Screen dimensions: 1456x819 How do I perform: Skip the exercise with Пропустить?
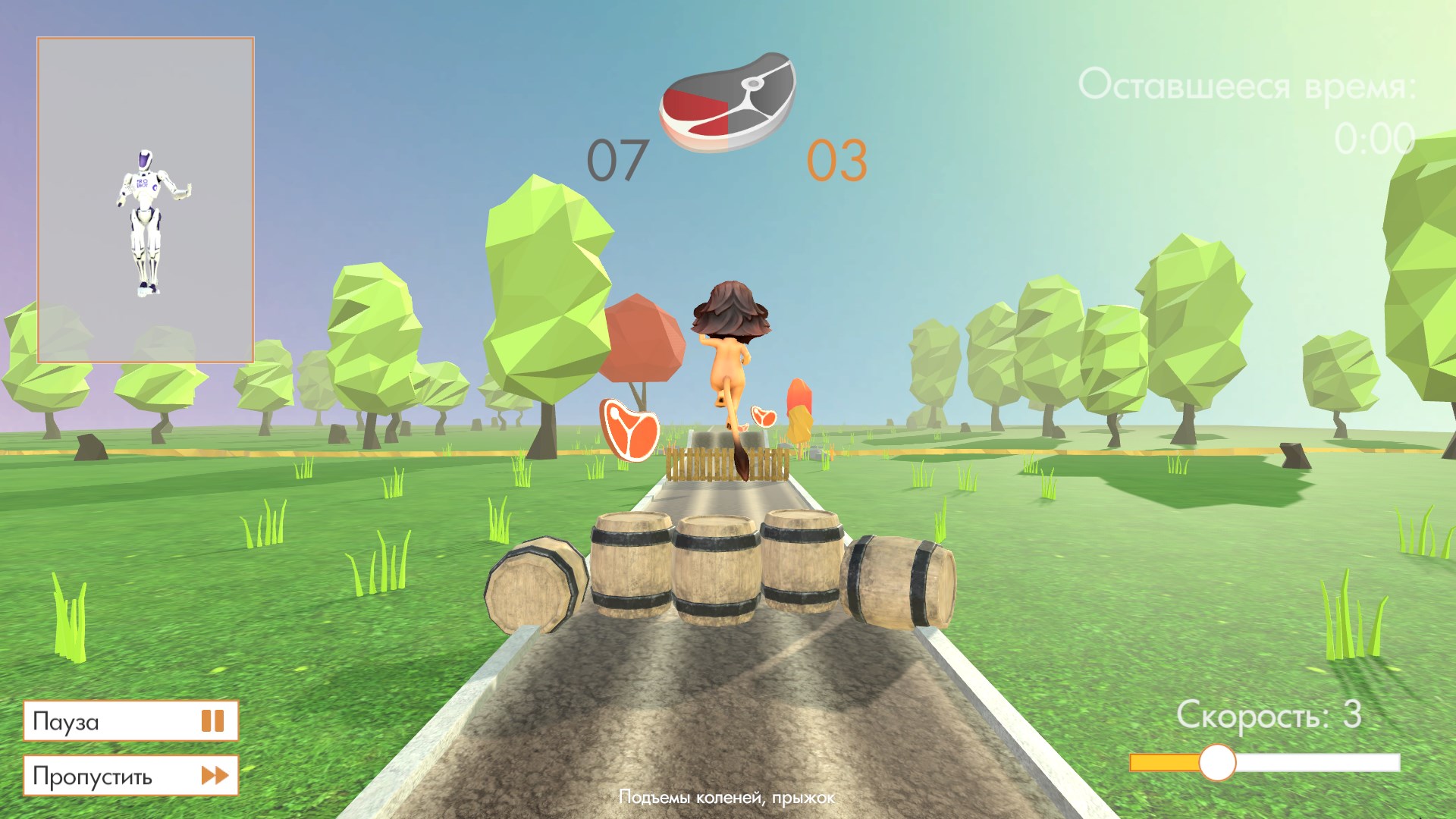click(x=130, y=775)
